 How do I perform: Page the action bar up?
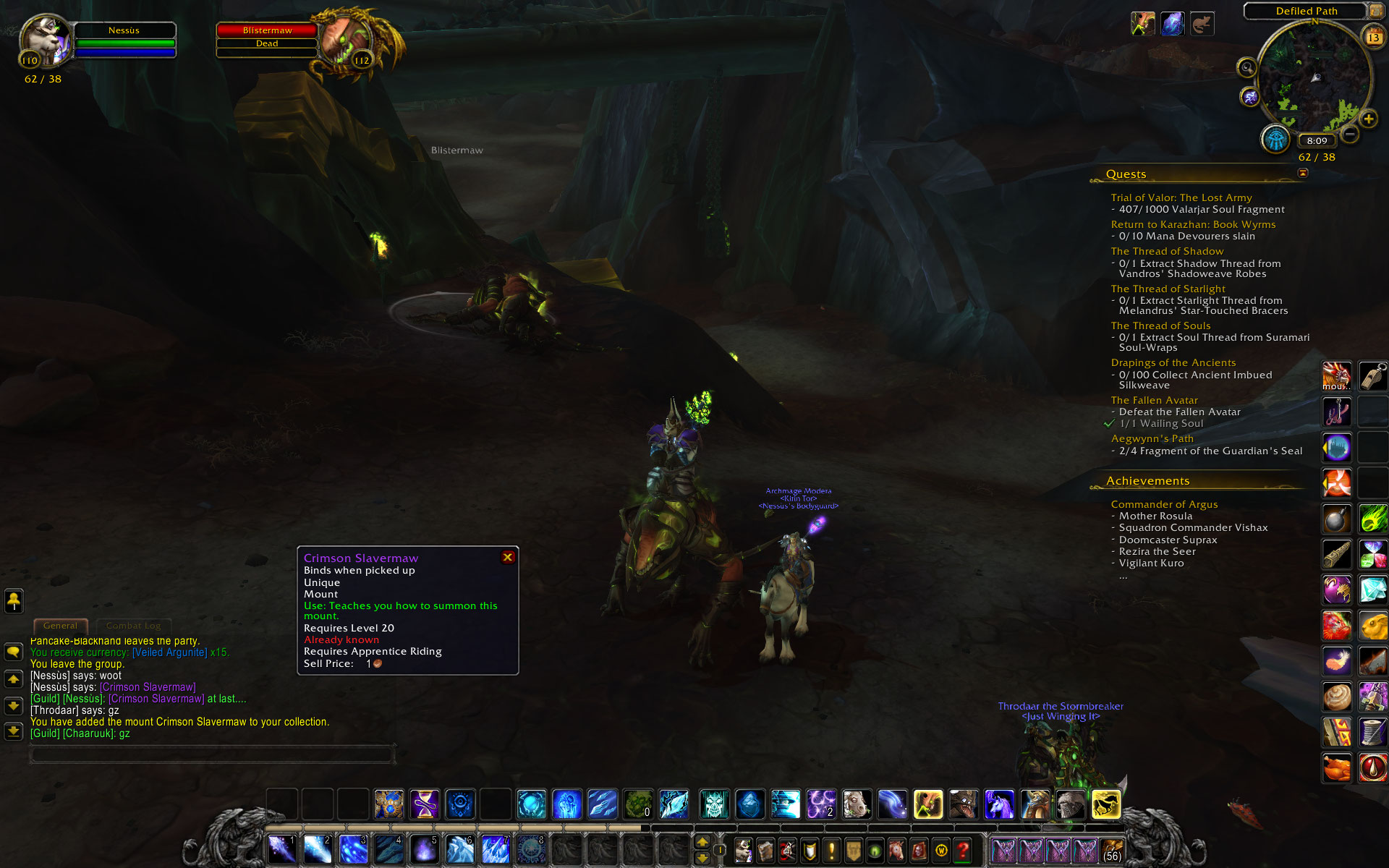click(x=702, y=842)
